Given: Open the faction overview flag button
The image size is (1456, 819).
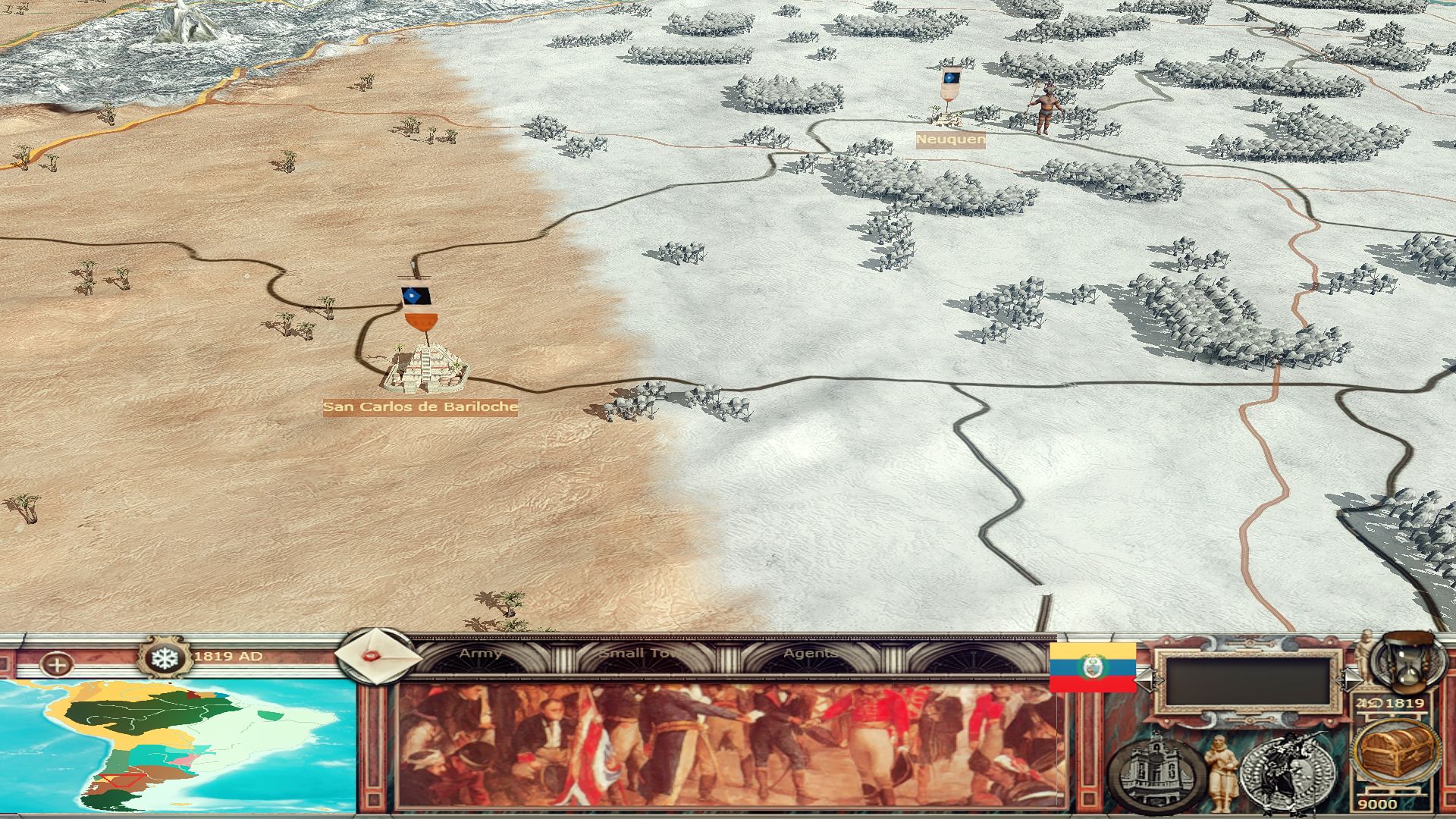Looking at the screenshot, I should 1092,667.
